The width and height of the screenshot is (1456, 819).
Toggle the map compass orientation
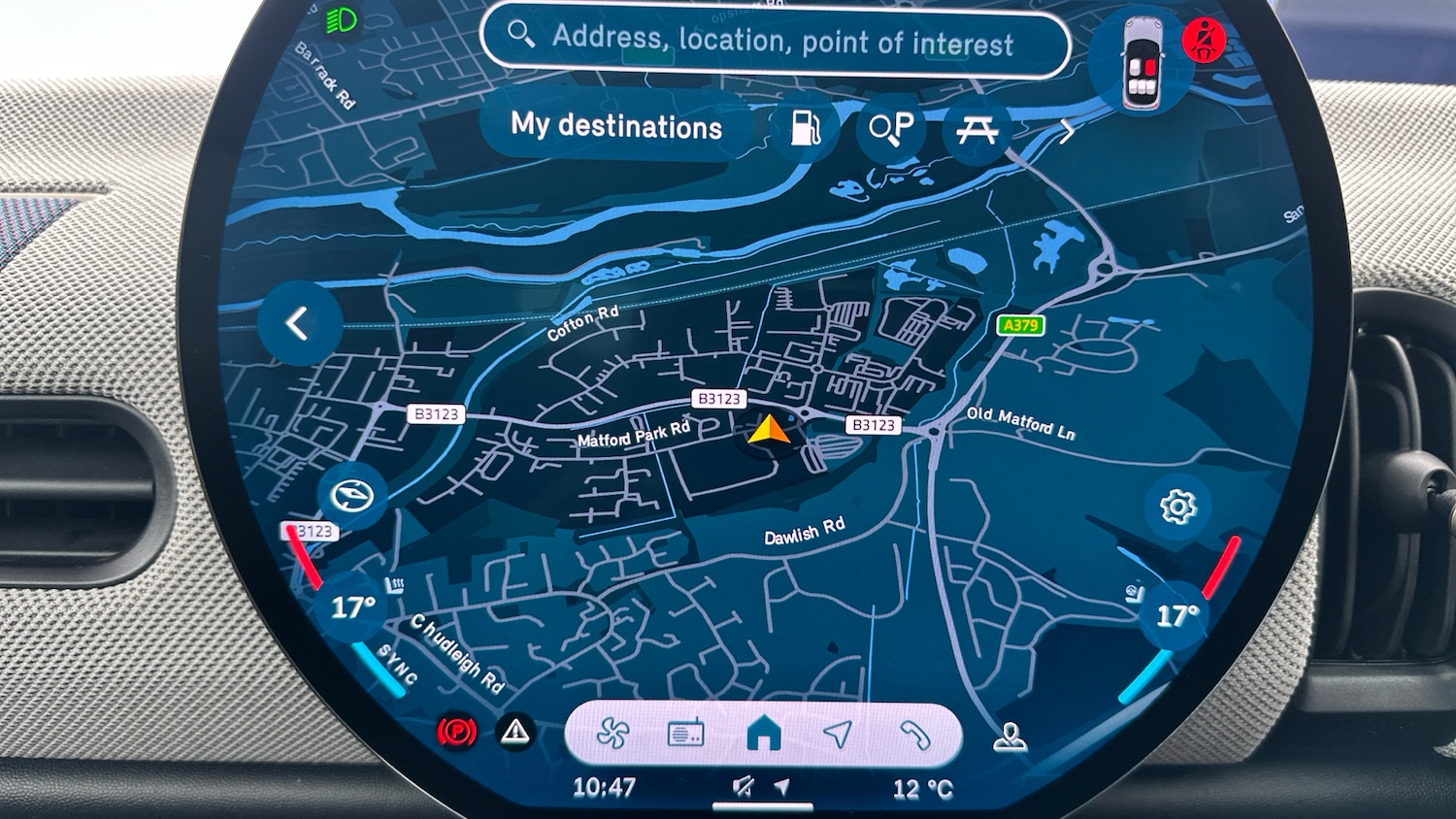(351, 496)
